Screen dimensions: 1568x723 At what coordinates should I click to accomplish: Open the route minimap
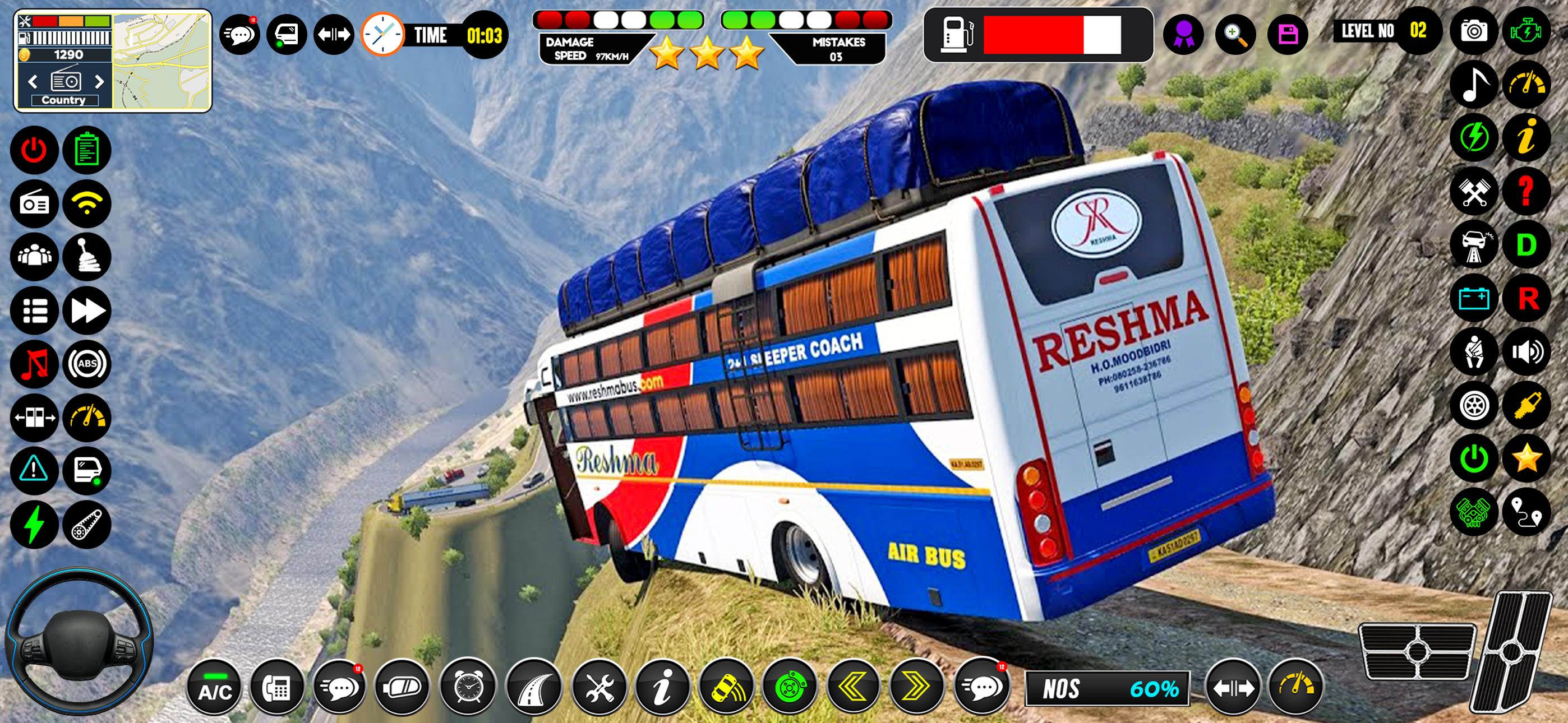tap(162, 61)
